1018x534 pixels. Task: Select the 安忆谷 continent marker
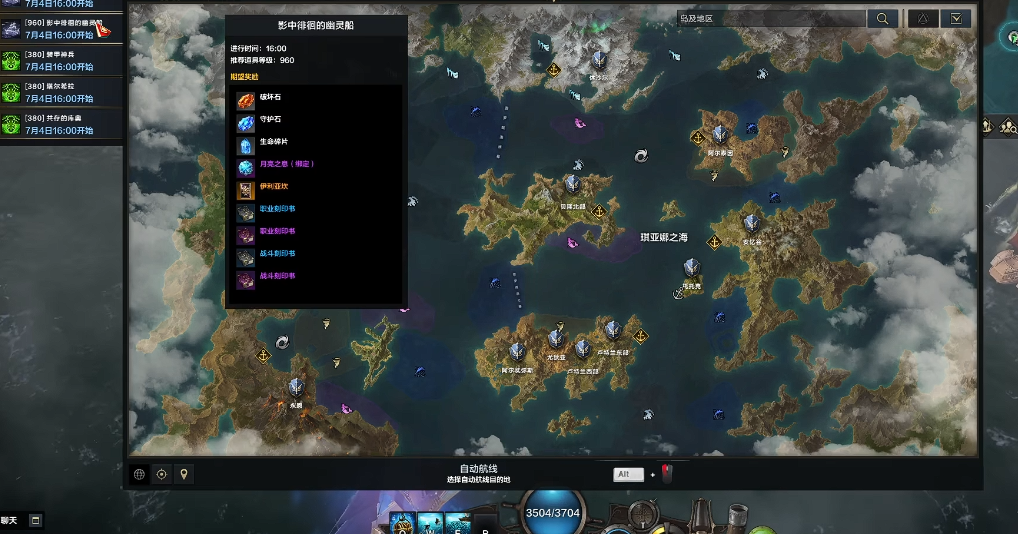pyautogui.click(x=752, y=224)
